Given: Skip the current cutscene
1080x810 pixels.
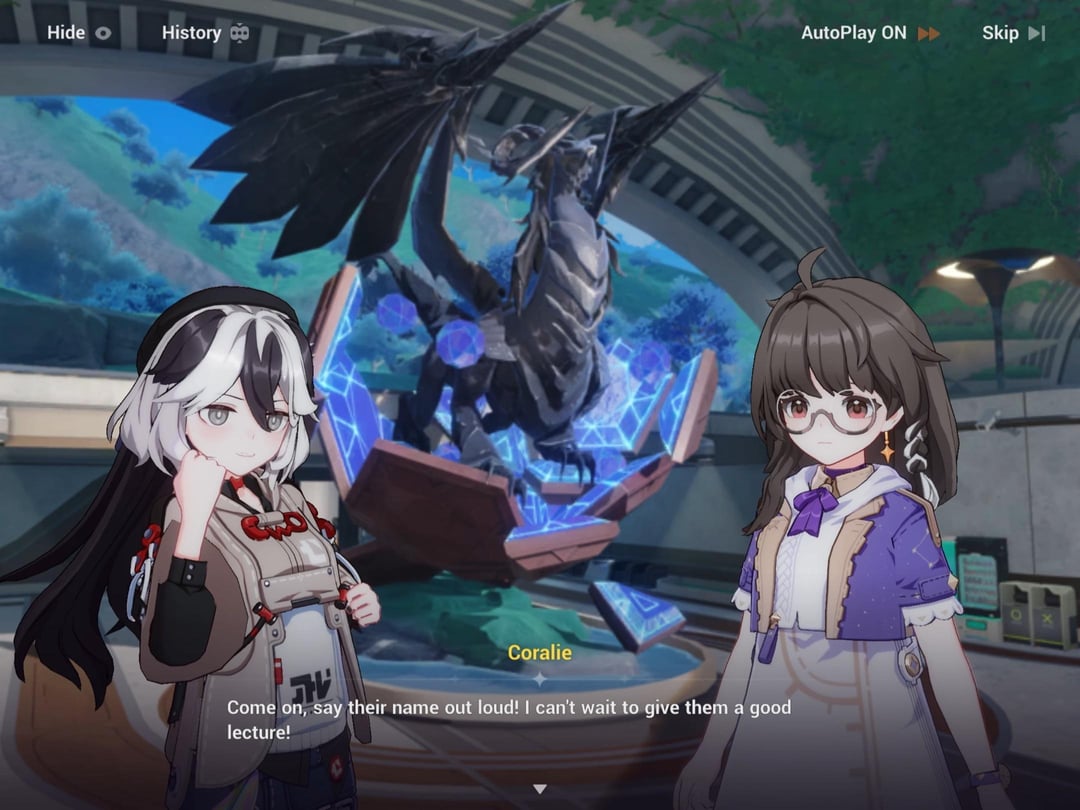Looking at the screenshot, I should [1013, 33].
